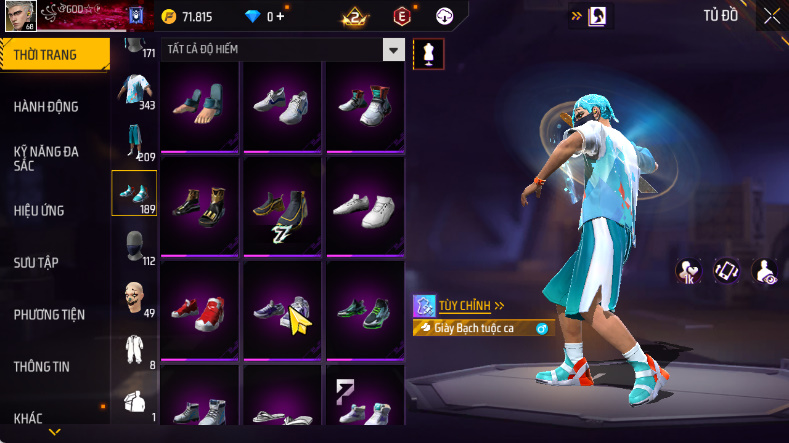
Task: Toggle the mannequin preview icon
Action: pos(429,54)
